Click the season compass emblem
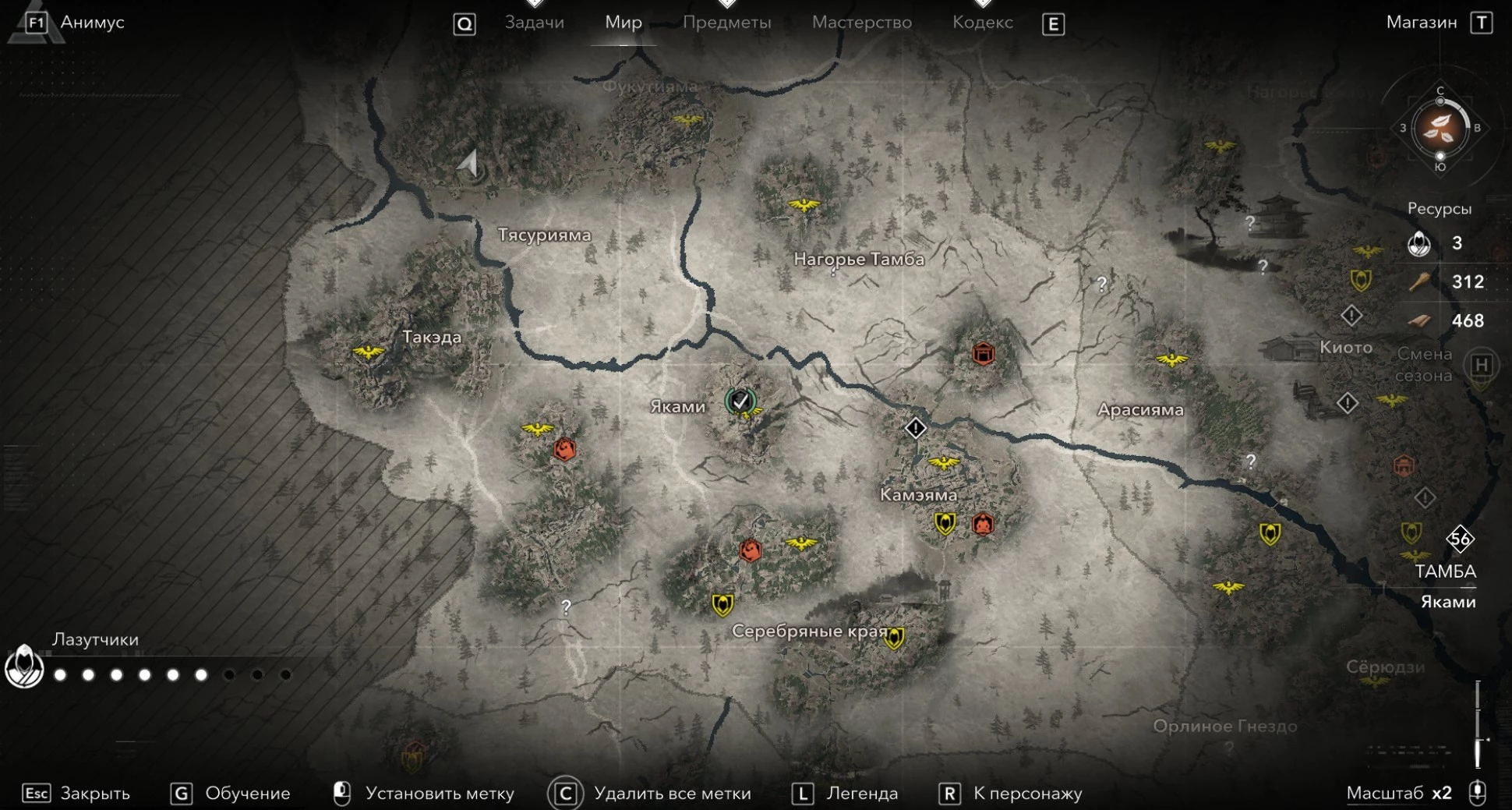This screenshot has height=810, width=1512. 1440,129
